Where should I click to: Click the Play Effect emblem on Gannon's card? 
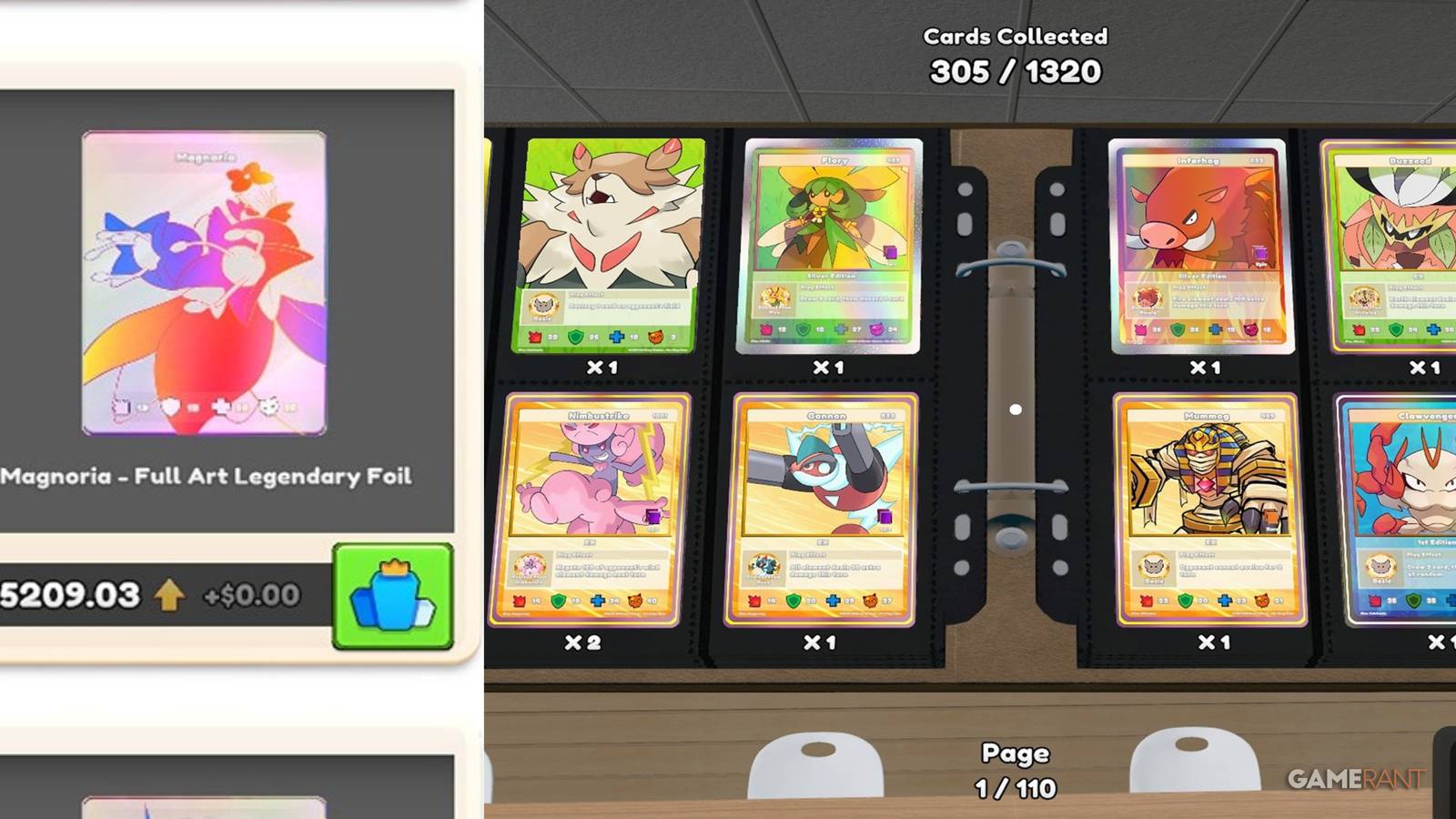pyautogui.click(x=764, y=566)
